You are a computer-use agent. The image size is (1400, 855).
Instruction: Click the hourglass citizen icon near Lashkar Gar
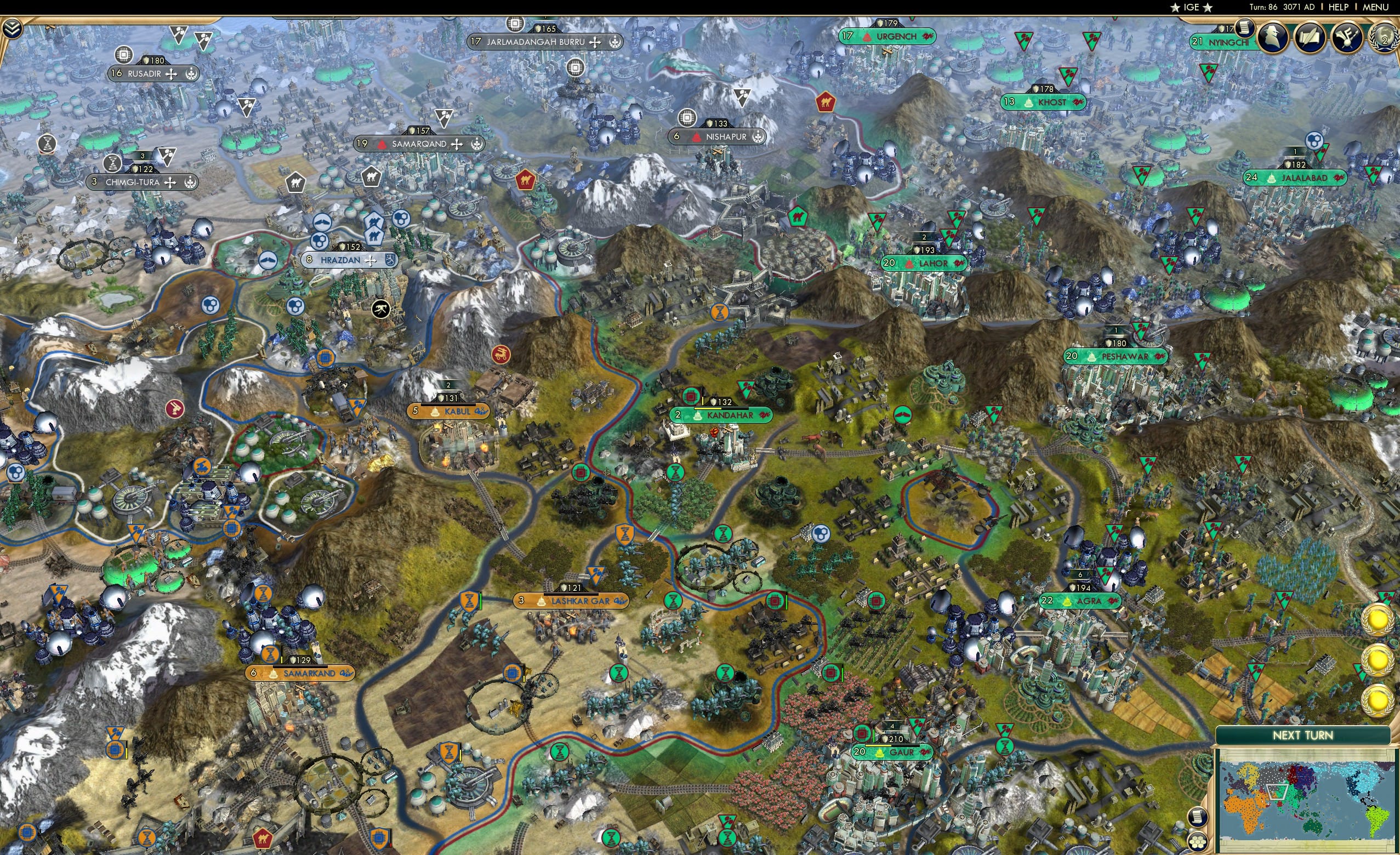point(673,601)
